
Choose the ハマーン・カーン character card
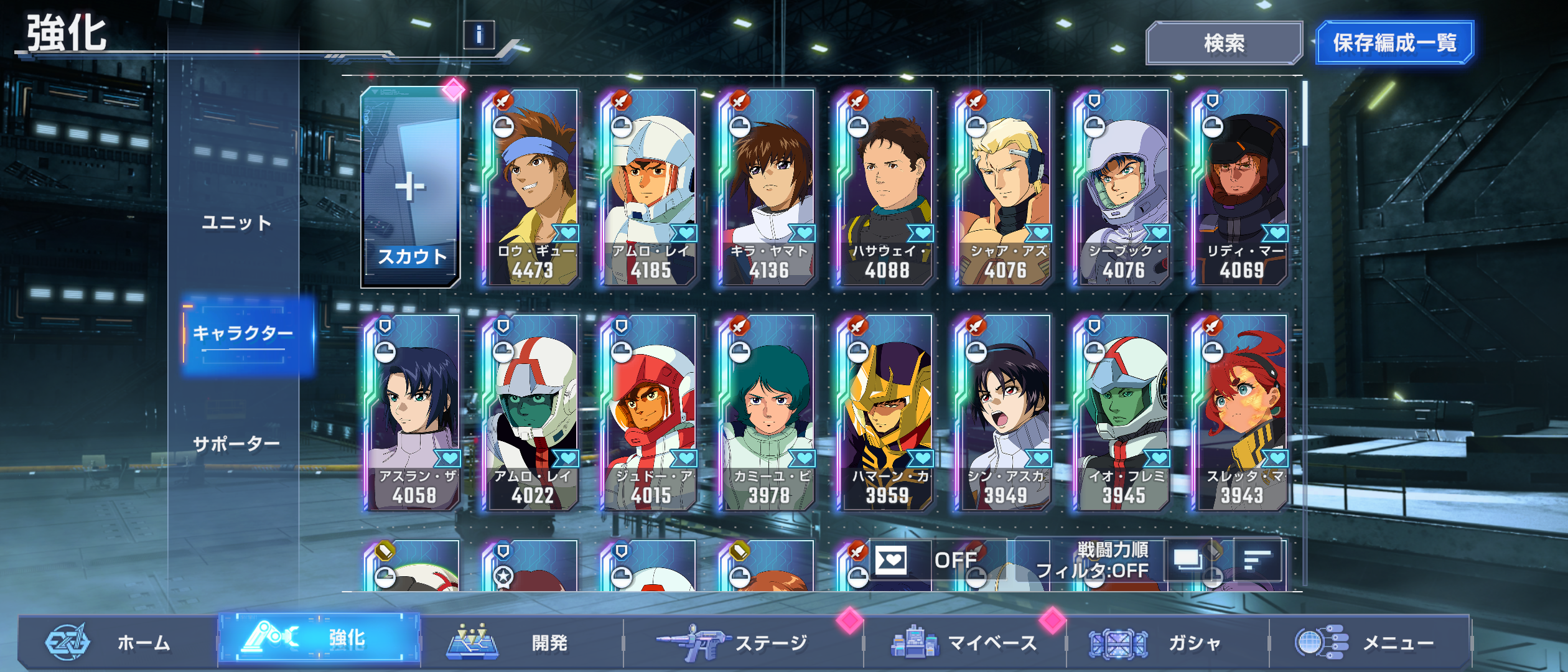(x=887, y=413)
